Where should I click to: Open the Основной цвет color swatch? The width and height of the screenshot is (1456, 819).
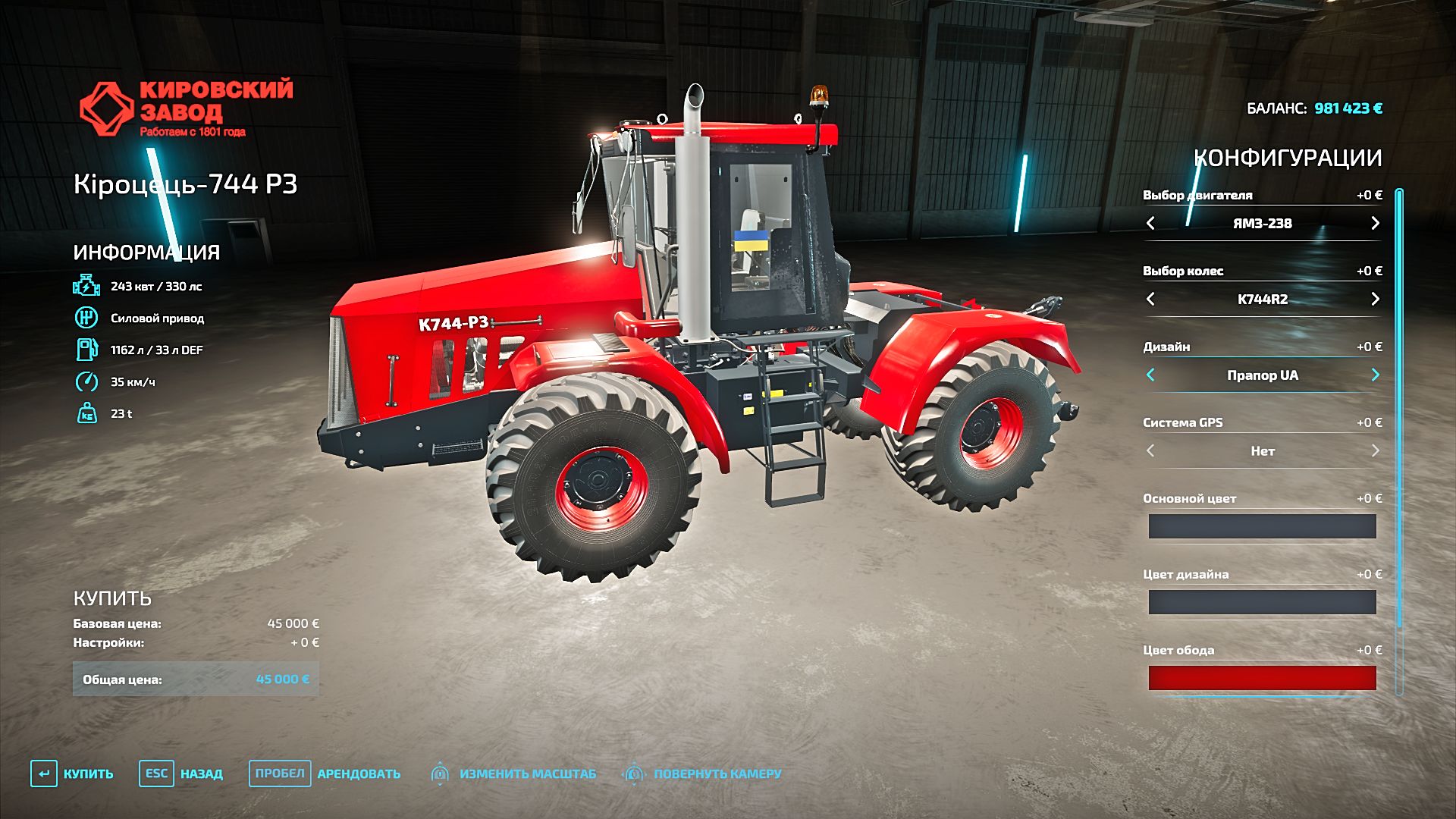[x=1262, y=526]
